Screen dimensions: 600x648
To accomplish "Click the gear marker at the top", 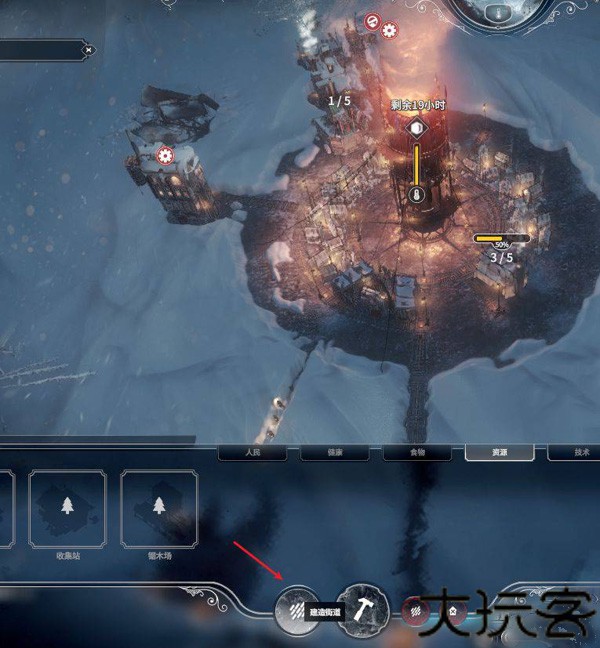I will tap(389, 30).
